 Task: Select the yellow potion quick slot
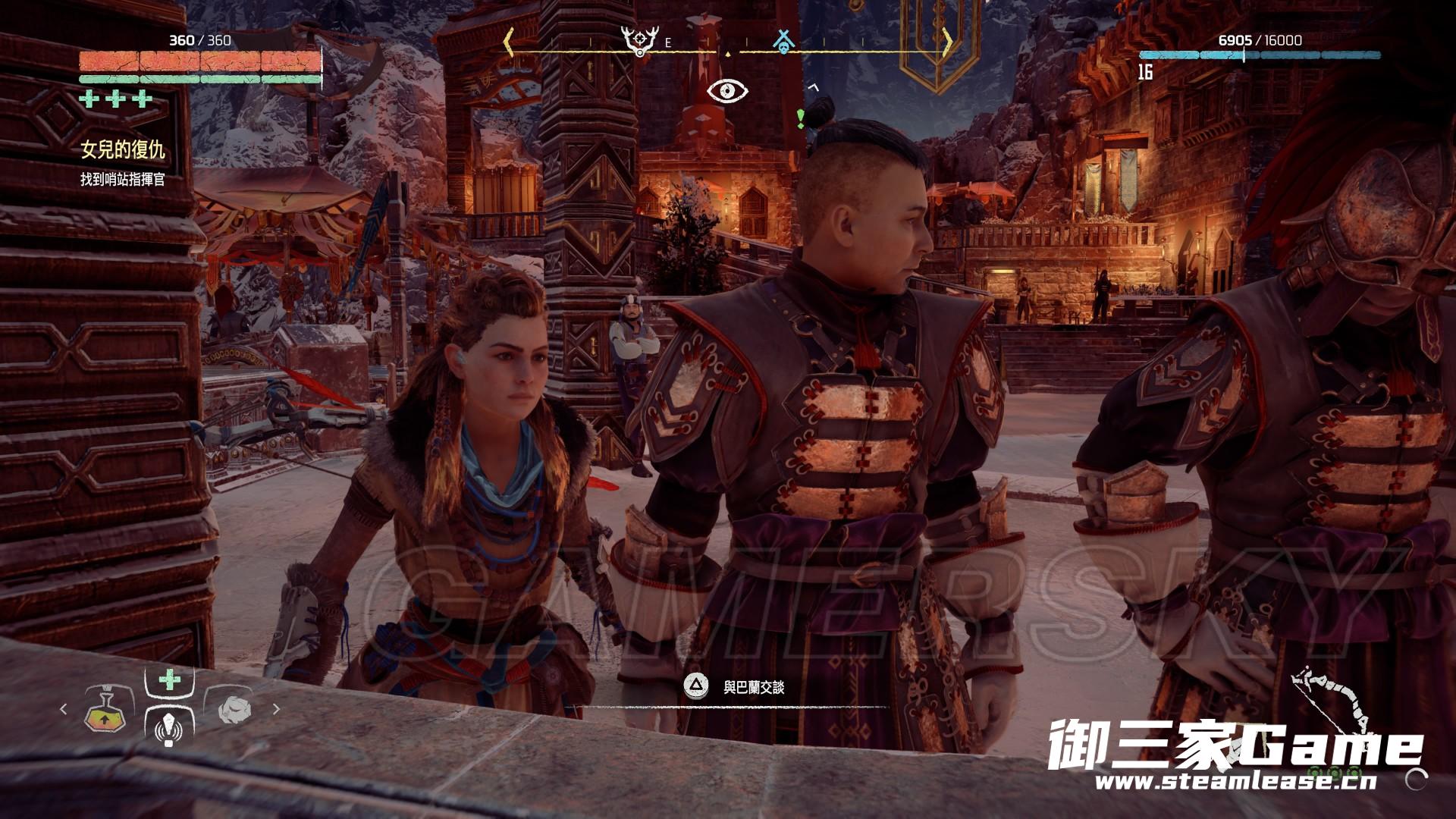click(x=105, y=710)
